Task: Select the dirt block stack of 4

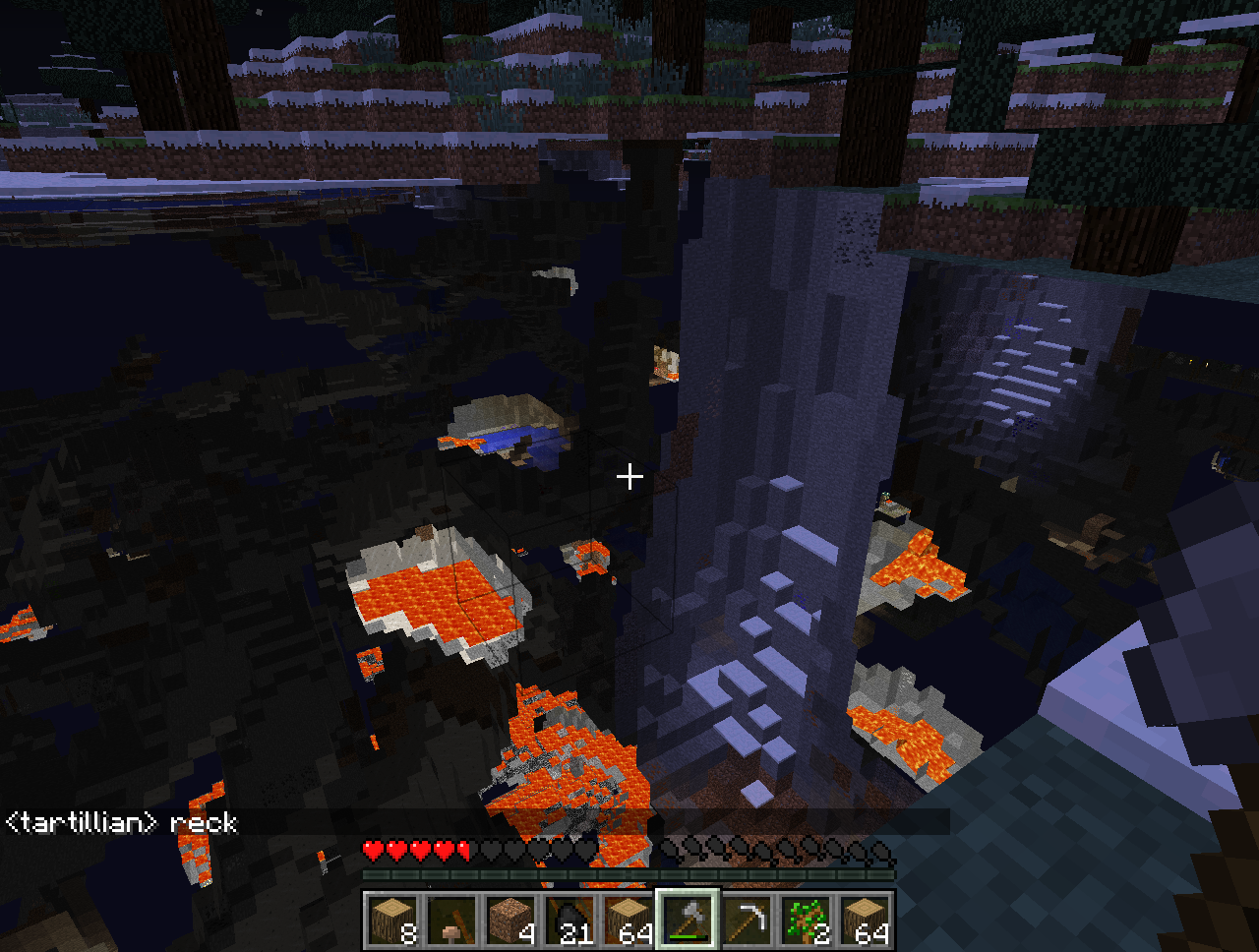Action: (511, 922)
